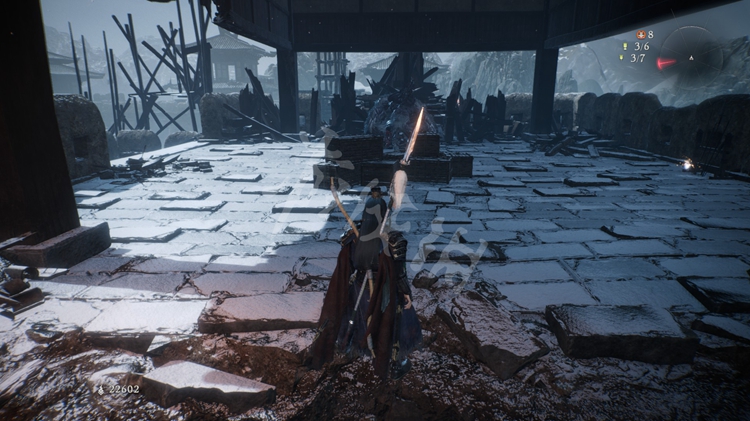Click the red enemy marker on radar
Viewport: 750px width, 421px height.
pyautogui.click(x=665, y=63)
